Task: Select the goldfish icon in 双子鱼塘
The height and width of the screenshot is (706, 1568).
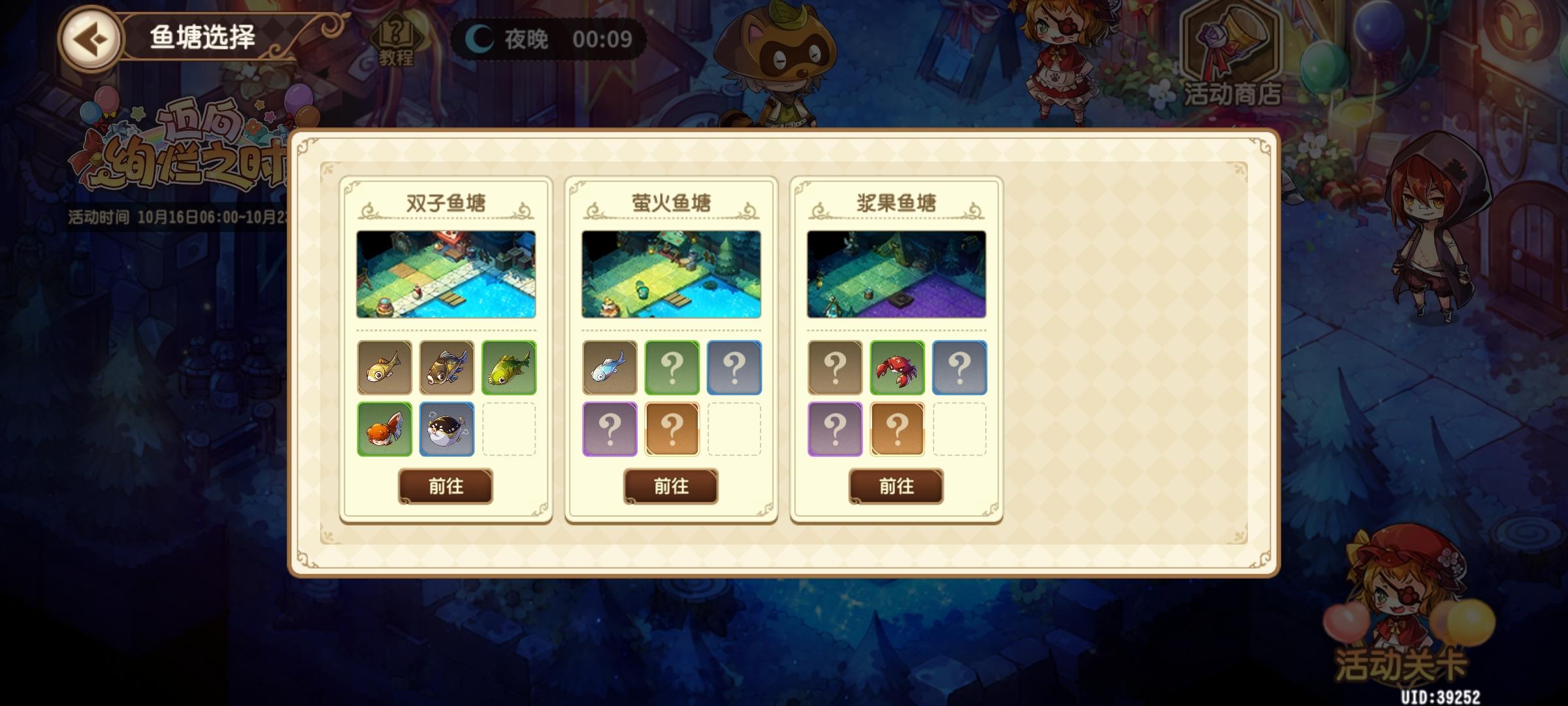Action: tap(383, 429)
